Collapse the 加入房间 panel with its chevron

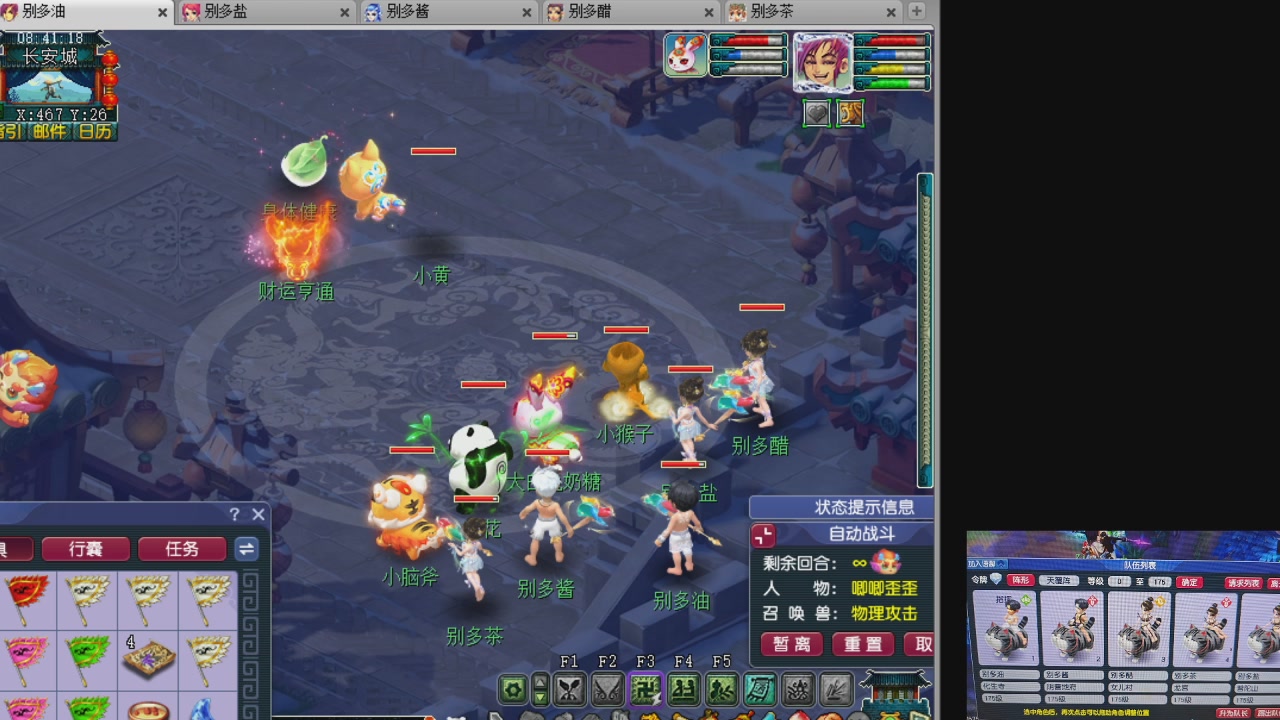[1001, 564]
